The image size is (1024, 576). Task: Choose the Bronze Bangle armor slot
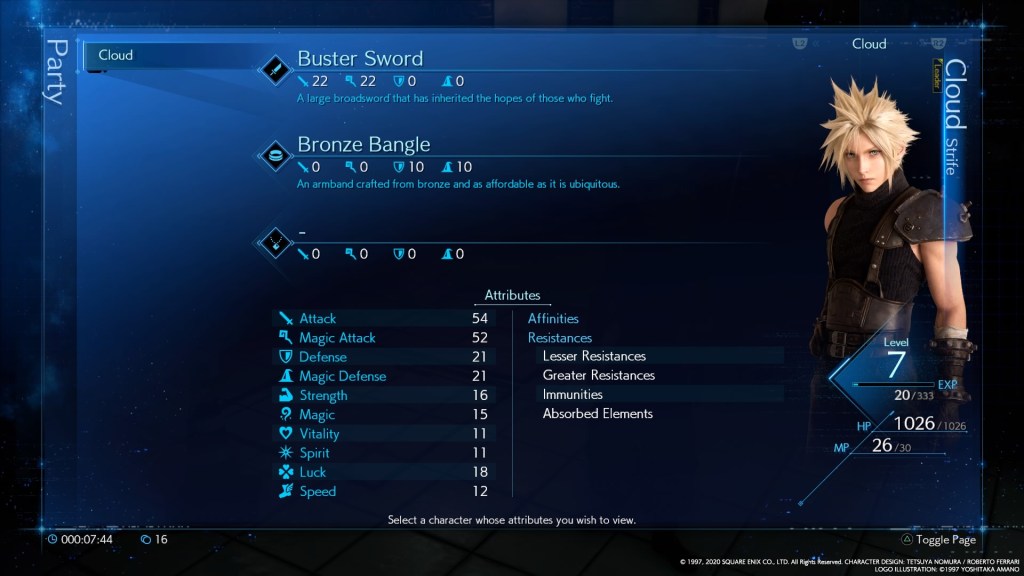point(363,145)
